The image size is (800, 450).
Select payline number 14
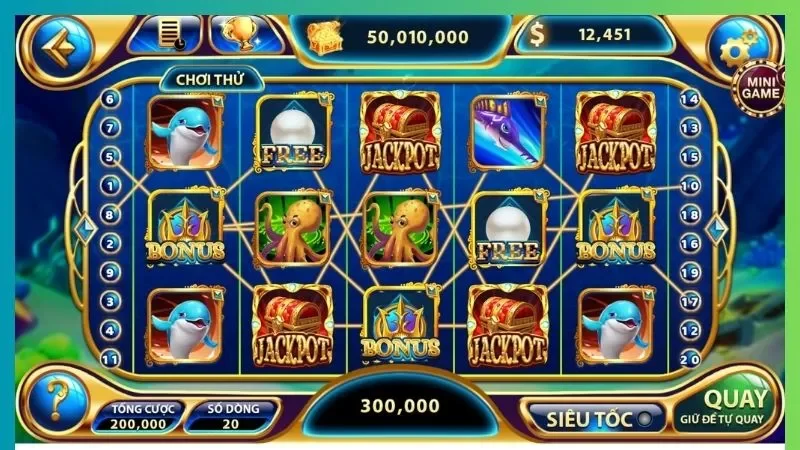coord(689,99)
